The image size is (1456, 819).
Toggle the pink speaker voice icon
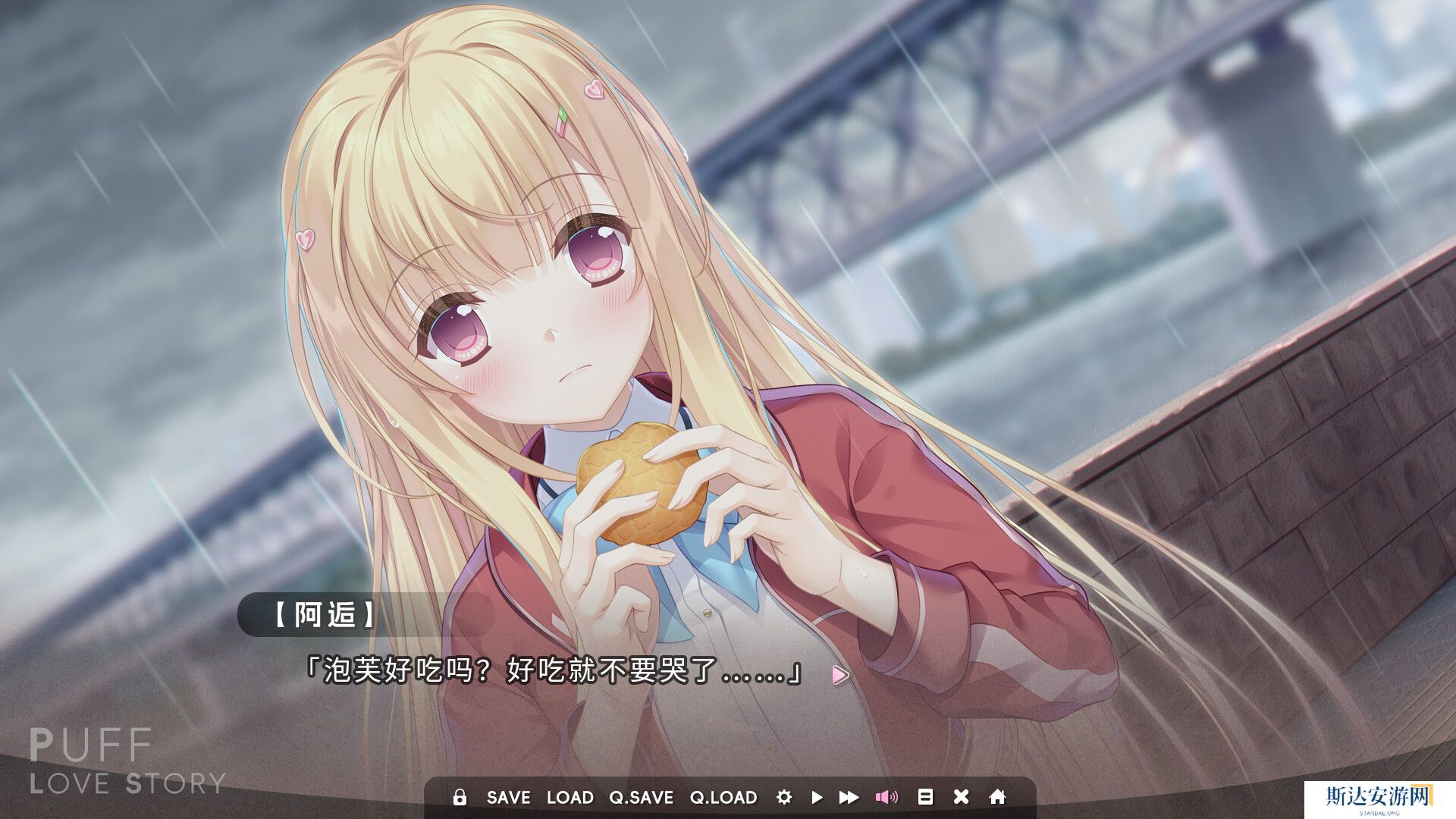pos(886,797)
